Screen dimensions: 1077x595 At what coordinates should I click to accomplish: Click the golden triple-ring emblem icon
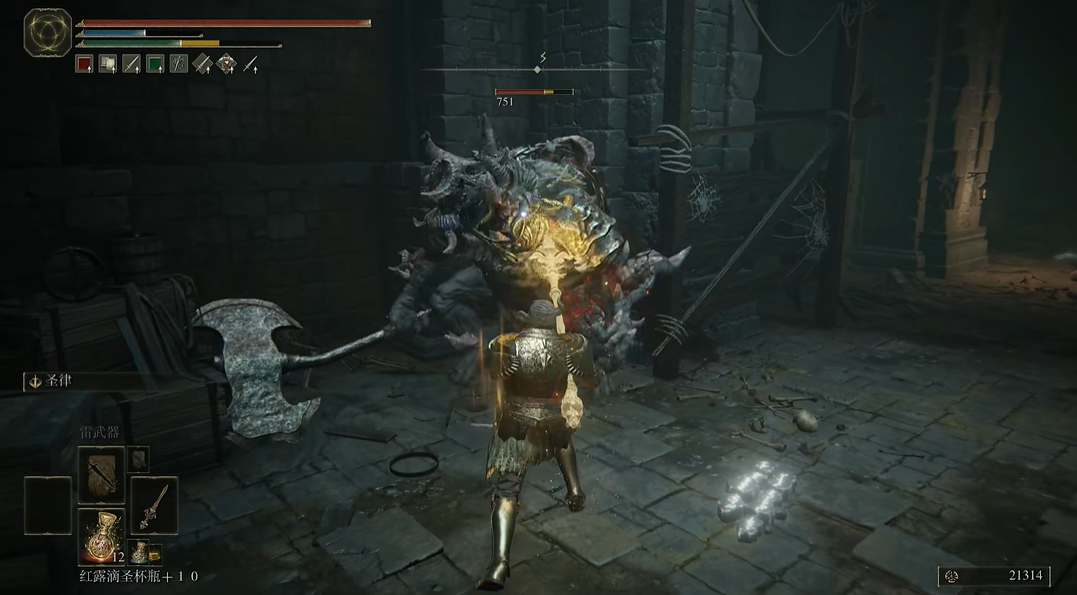pos(45,31)
